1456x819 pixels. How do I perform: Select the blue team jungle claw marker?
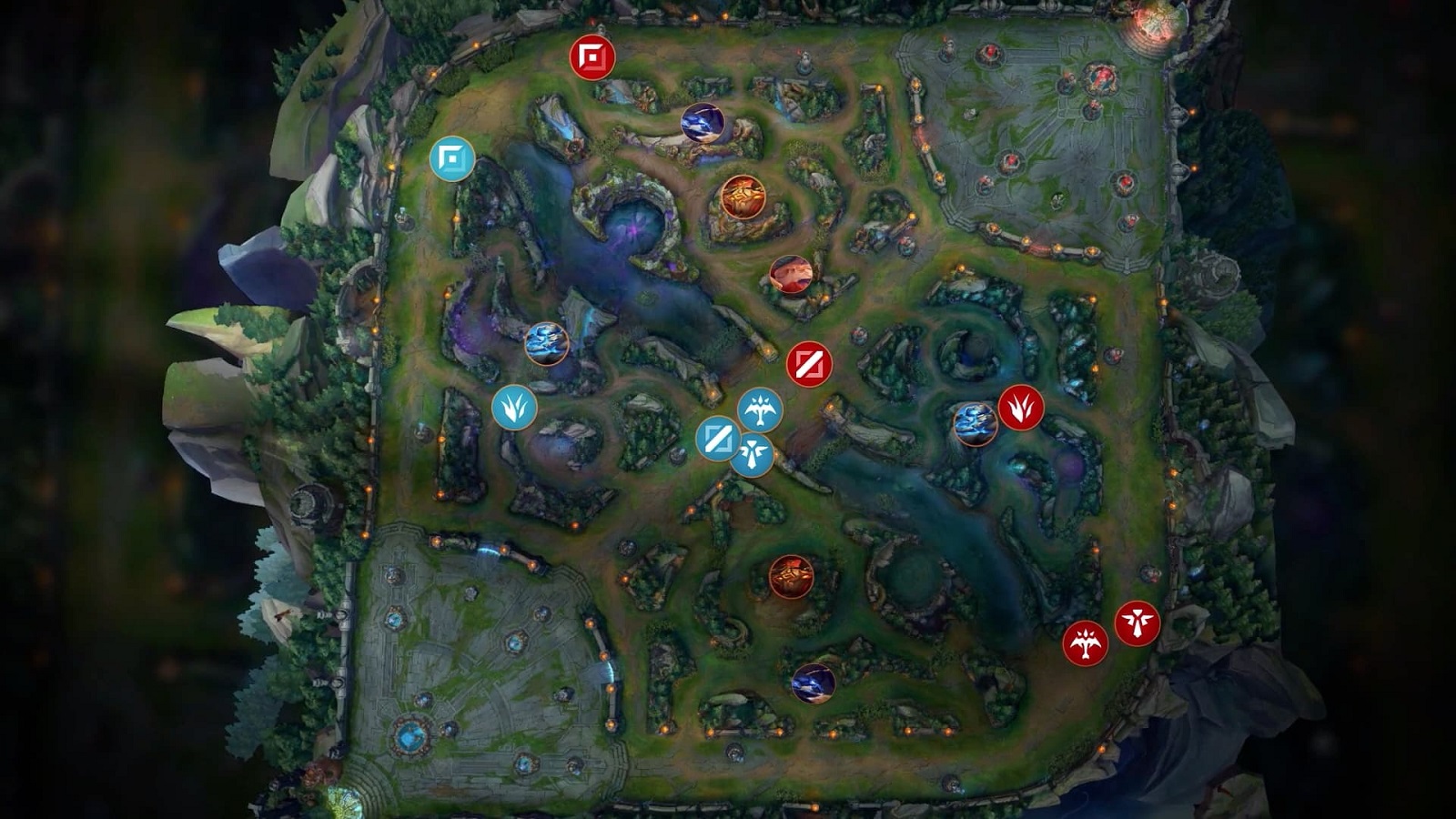tap(514, 408)
